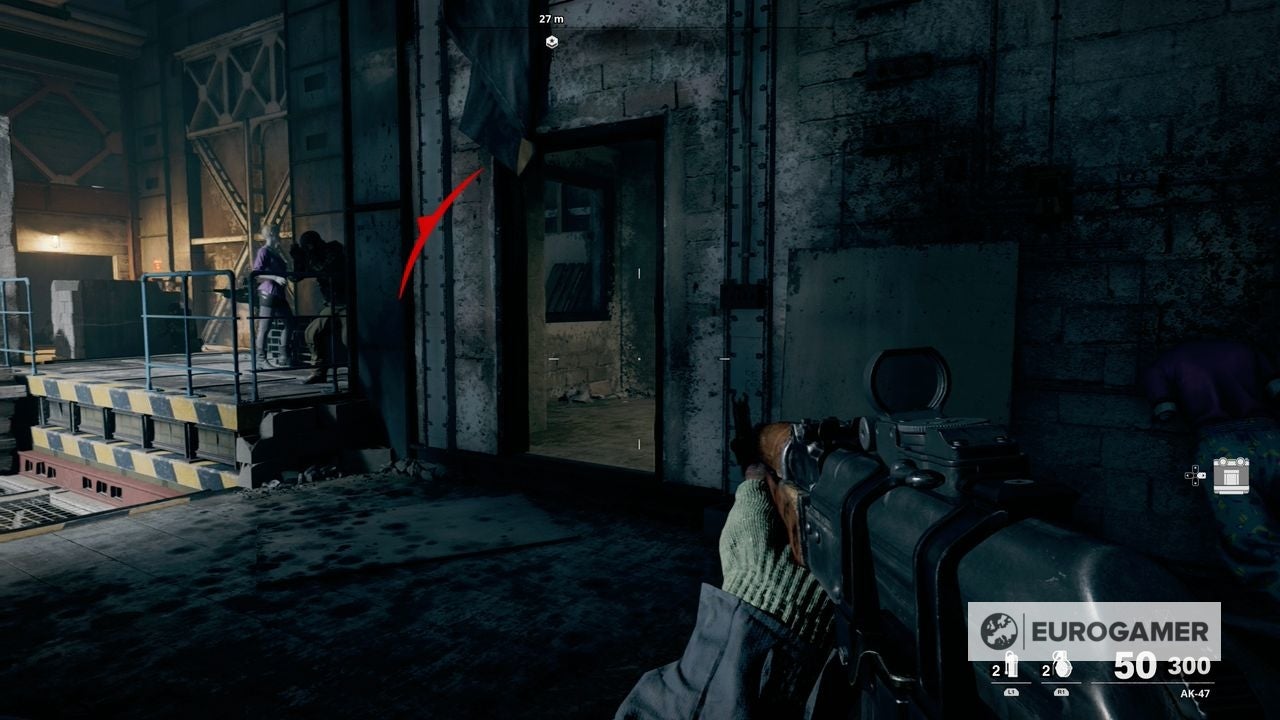Click the L1 button prompt icon
The width and height of the screenshot is (1280, 720).
1012,693
